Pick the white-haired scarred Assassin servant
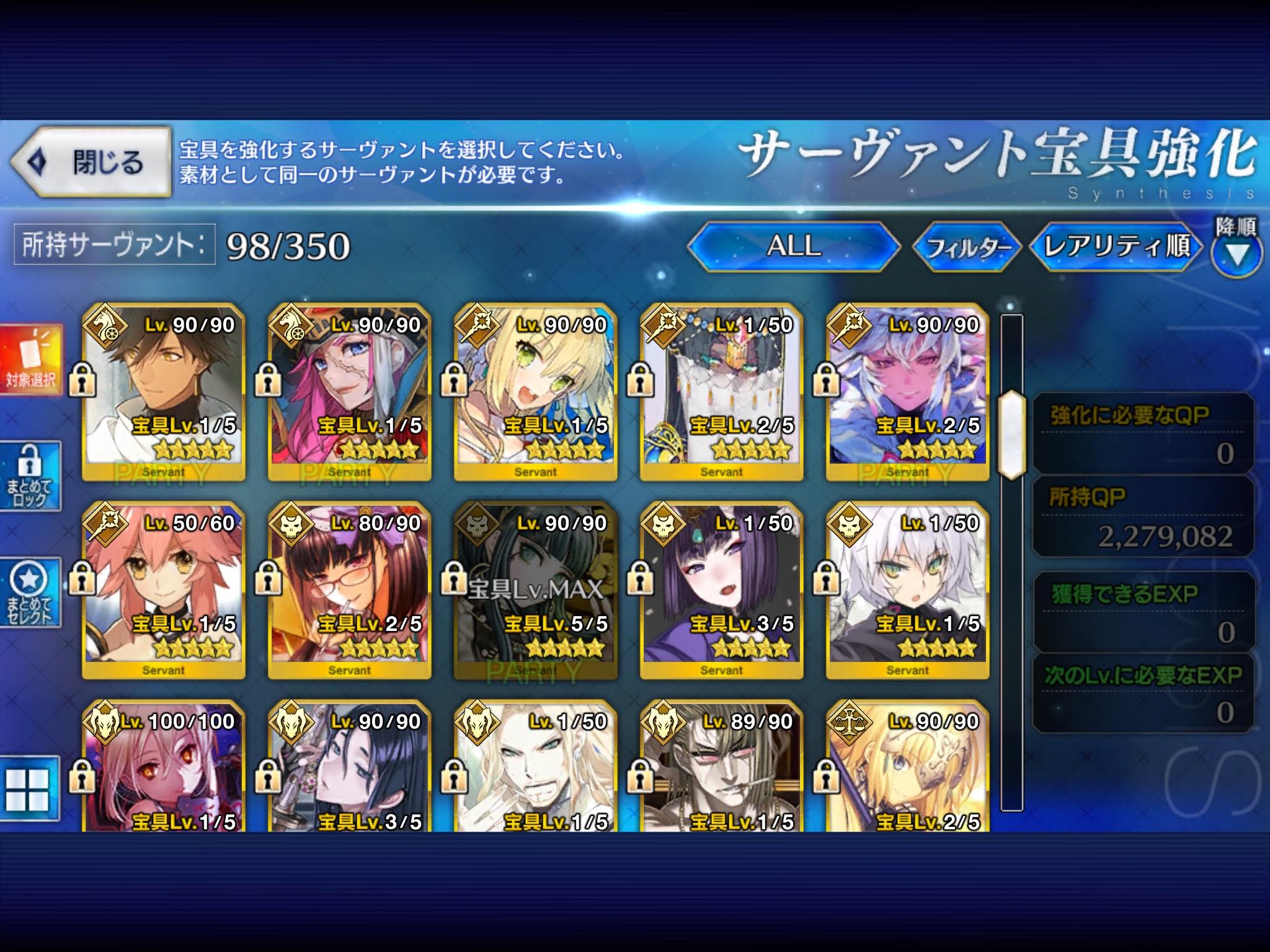 [x=908, y=590]
